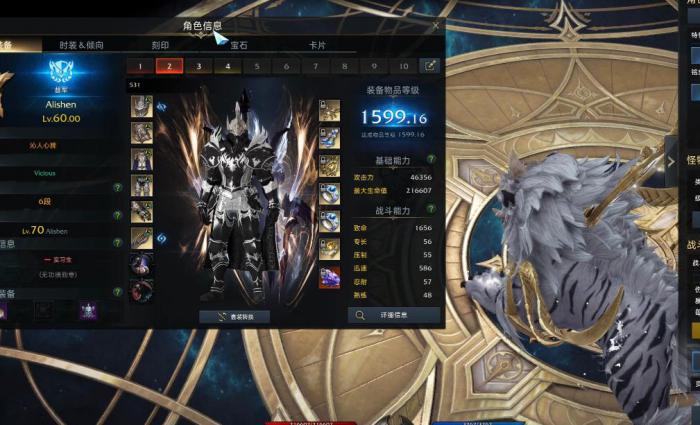This screenshot has height=425, width=700.
Task: Close the 角色信息 character window
Action: click(x=436, y=25)
